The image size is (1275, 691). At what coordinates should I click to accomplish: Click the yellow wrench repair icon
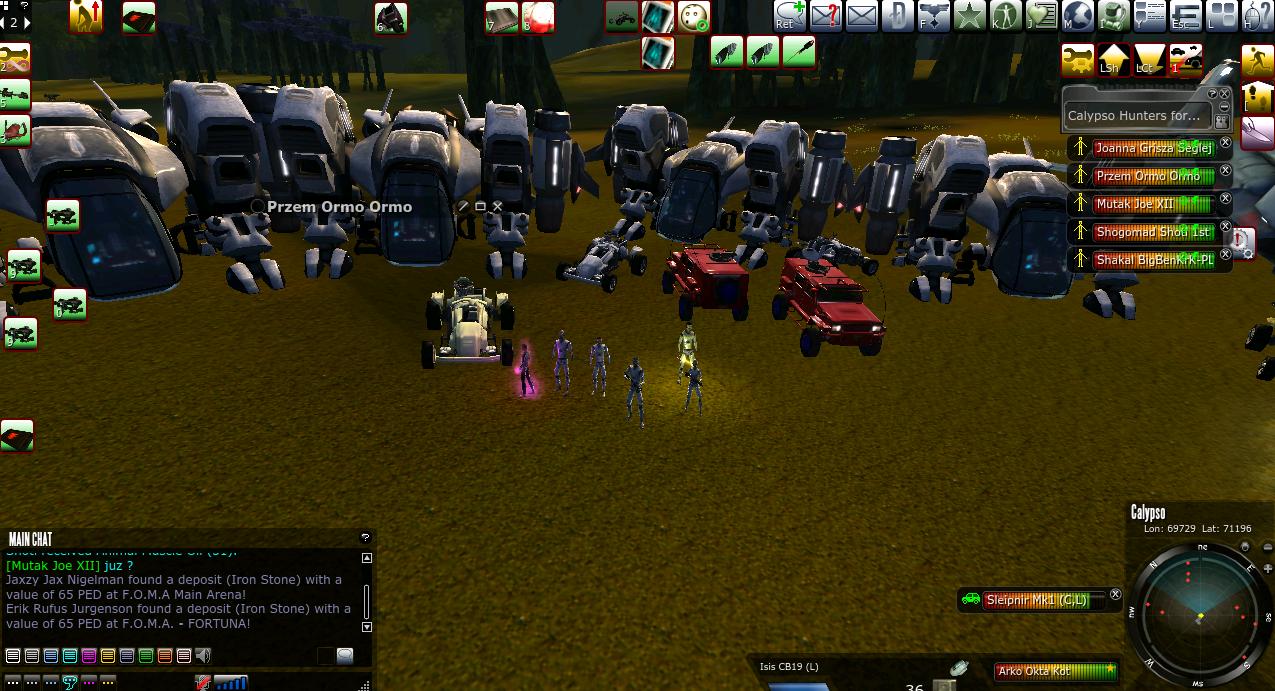pos(1078,60)
